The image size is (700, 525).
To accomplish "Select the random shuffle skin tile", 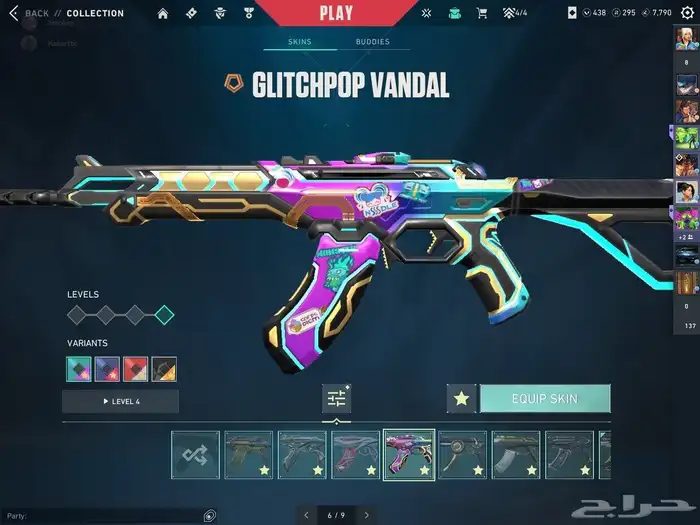I will coord(195,455).
